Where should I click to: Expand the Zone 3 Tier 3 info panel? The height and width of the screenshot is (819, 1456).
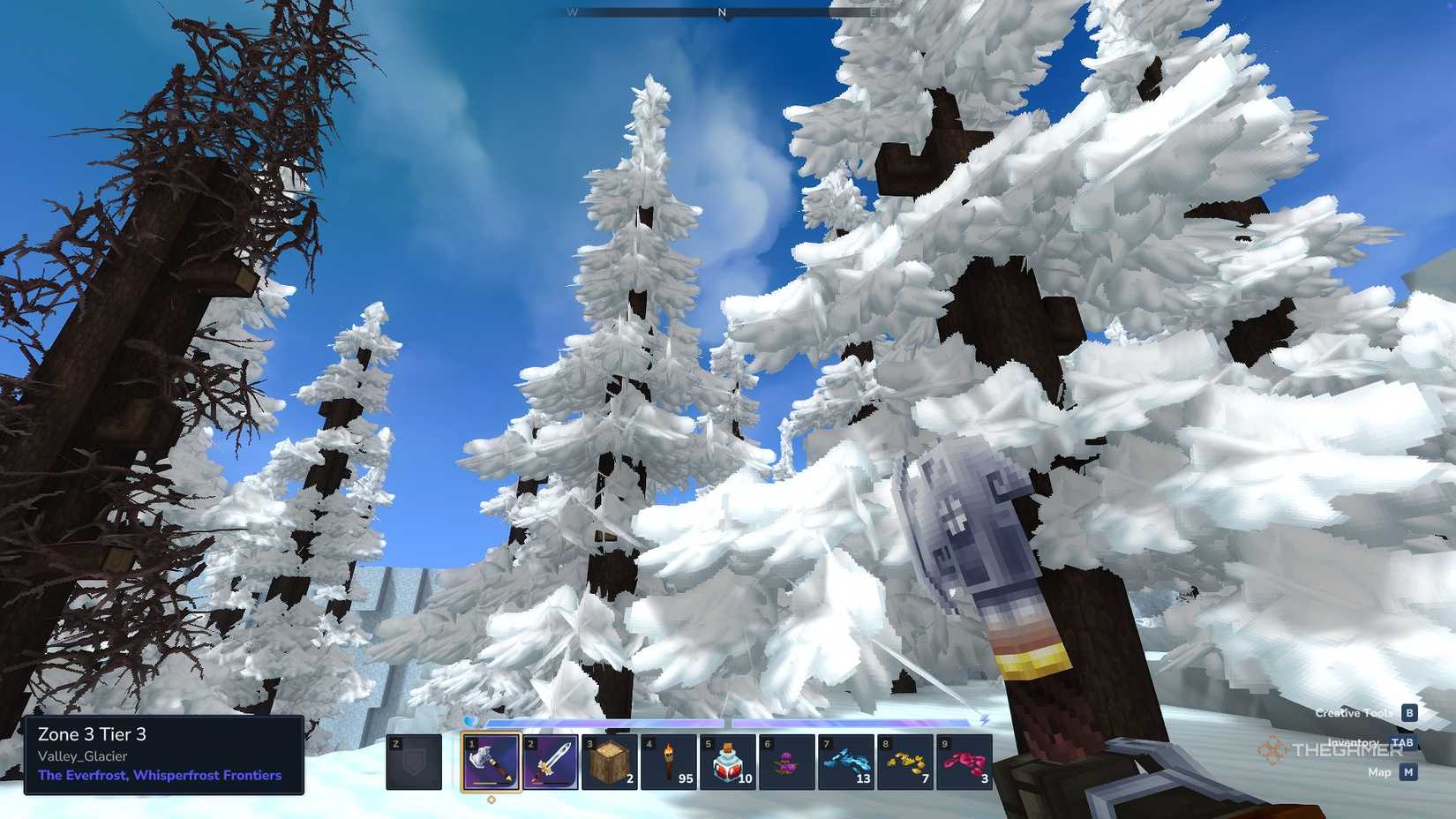click(93, 734)
